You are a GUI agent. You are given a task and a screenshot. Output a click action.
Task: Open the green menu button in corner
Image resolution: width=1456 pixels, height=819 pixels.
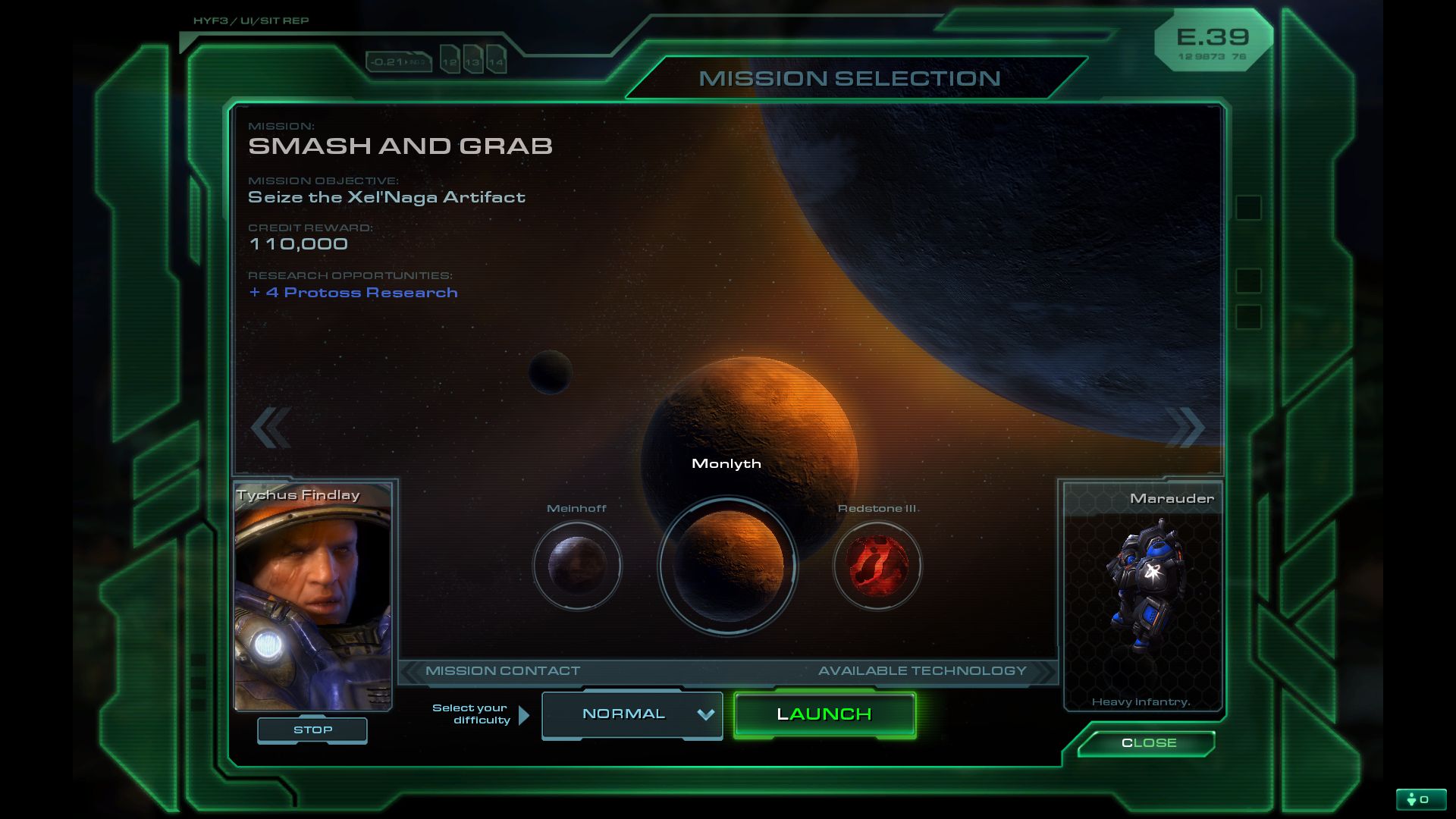[x=1420, y=799]
